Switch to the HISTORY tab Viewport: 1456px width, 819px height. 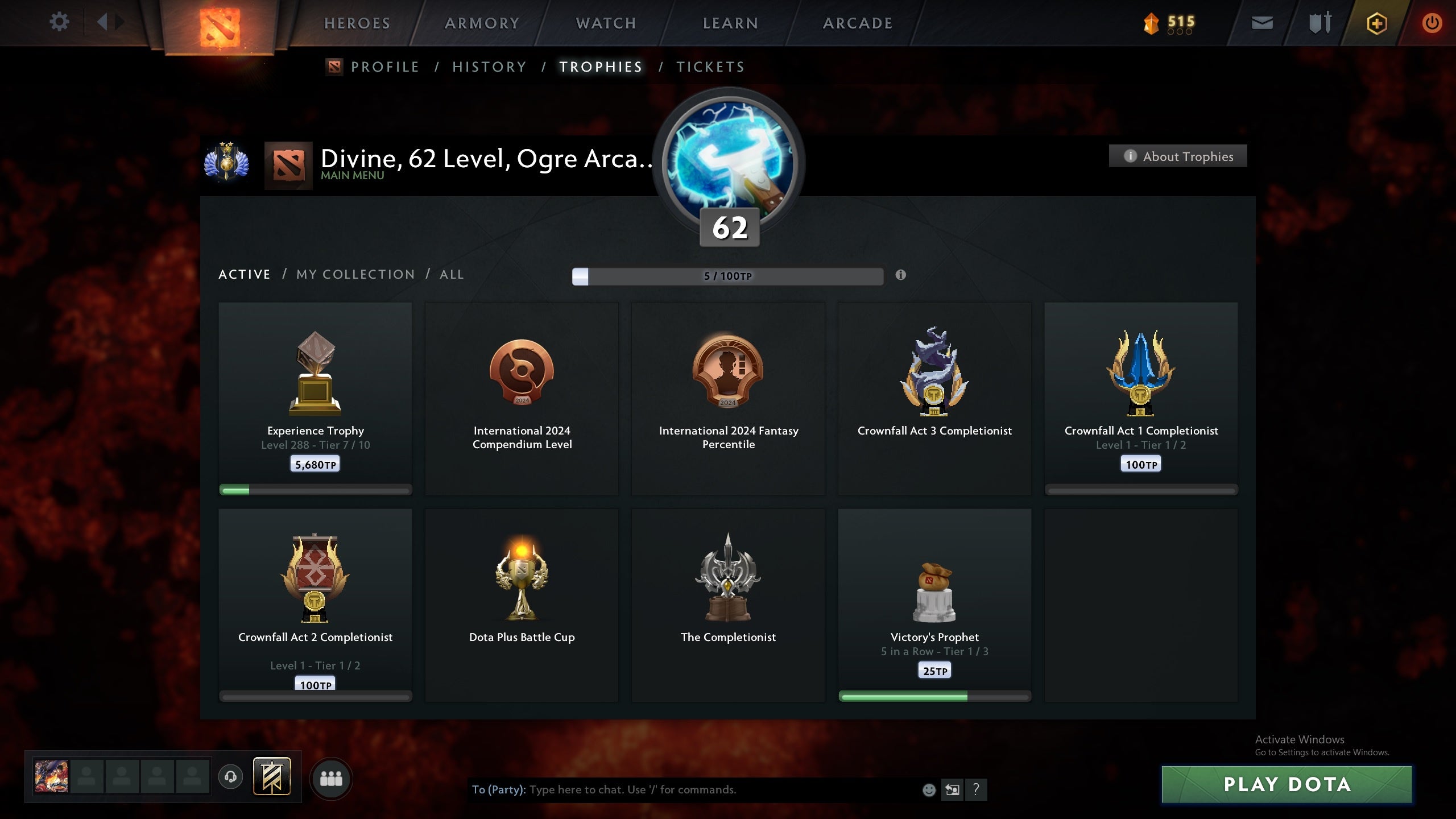point(489,67)
